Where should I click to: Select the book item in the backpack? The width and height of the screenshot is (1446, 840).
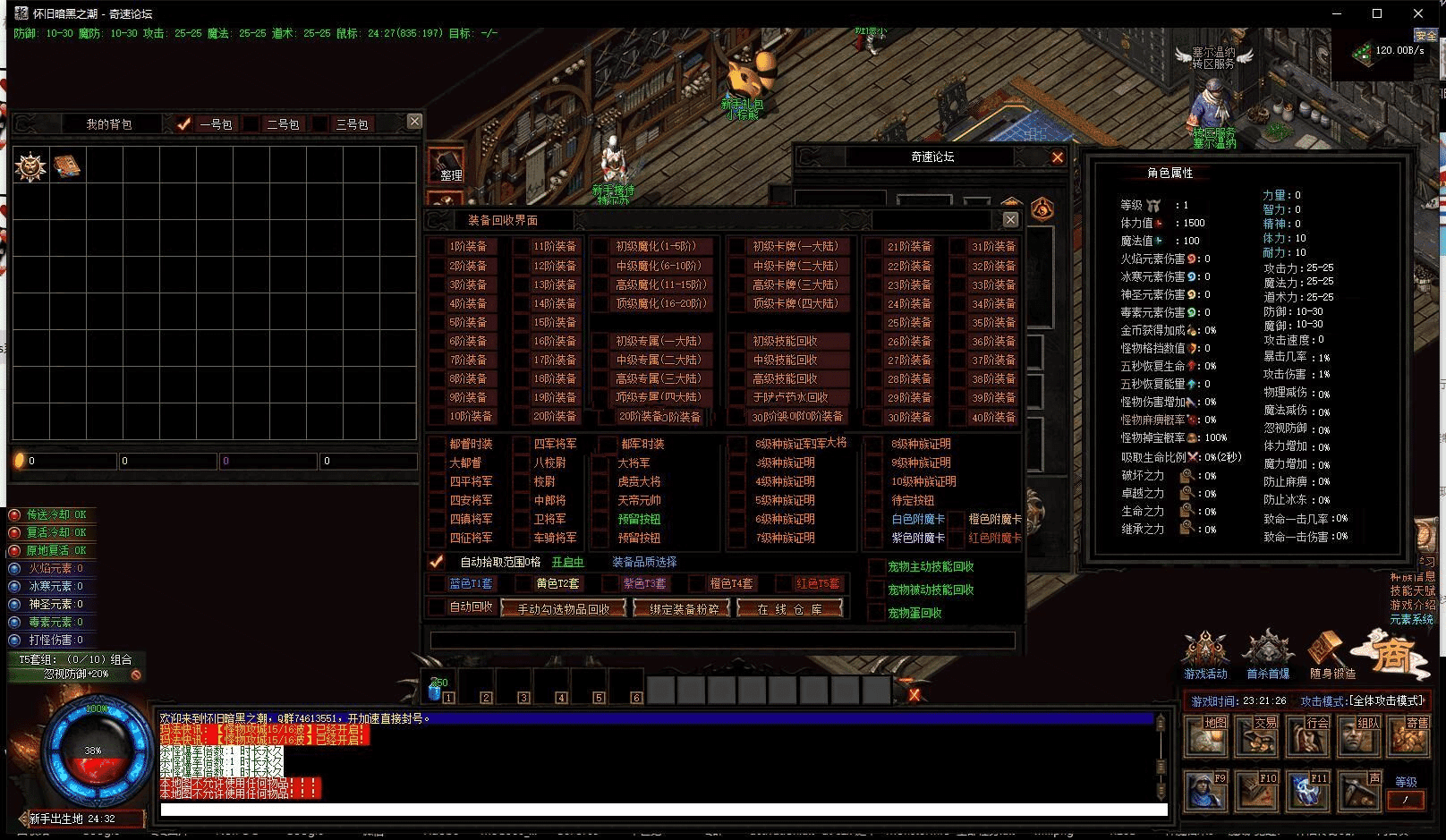pyautogui.click(x=67, y=166)
